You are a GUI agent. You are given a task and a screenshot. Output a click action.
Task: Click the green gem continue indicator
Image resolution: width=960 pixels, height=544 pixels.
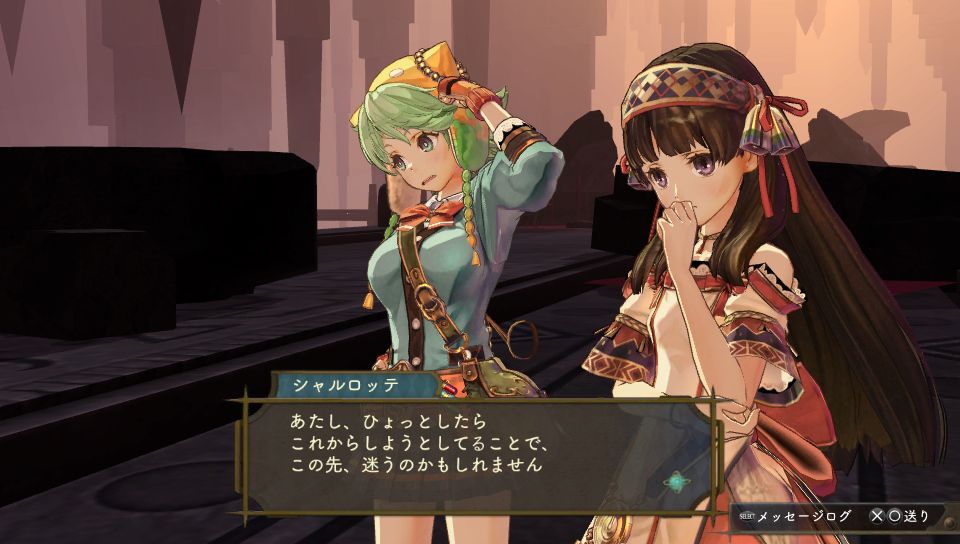(x=679, y=480)
